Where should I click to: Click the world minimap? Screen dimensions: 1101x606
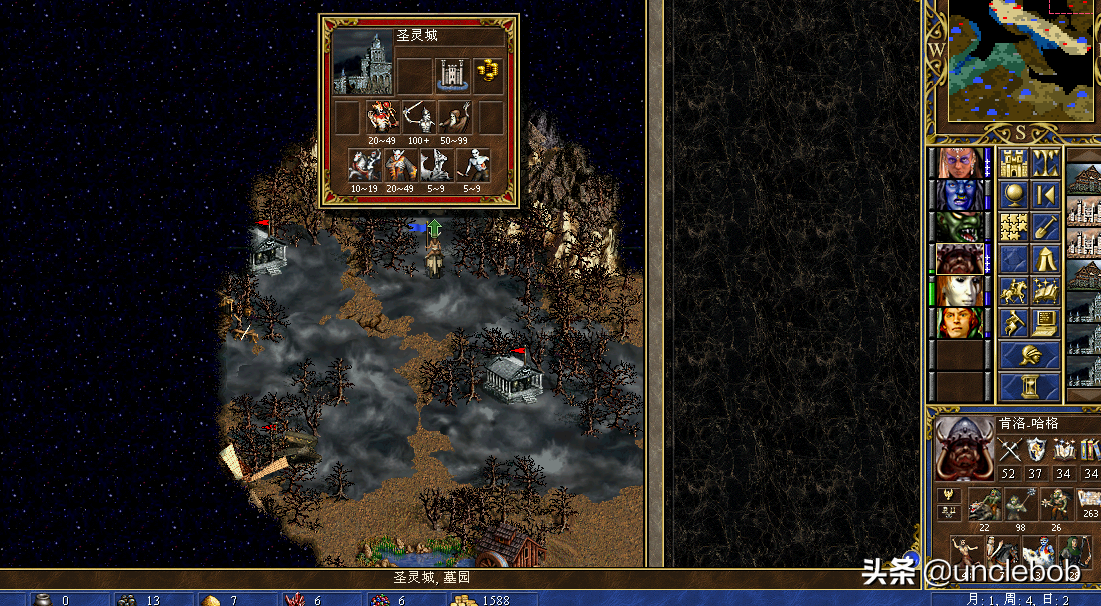tap(1020, 60)
